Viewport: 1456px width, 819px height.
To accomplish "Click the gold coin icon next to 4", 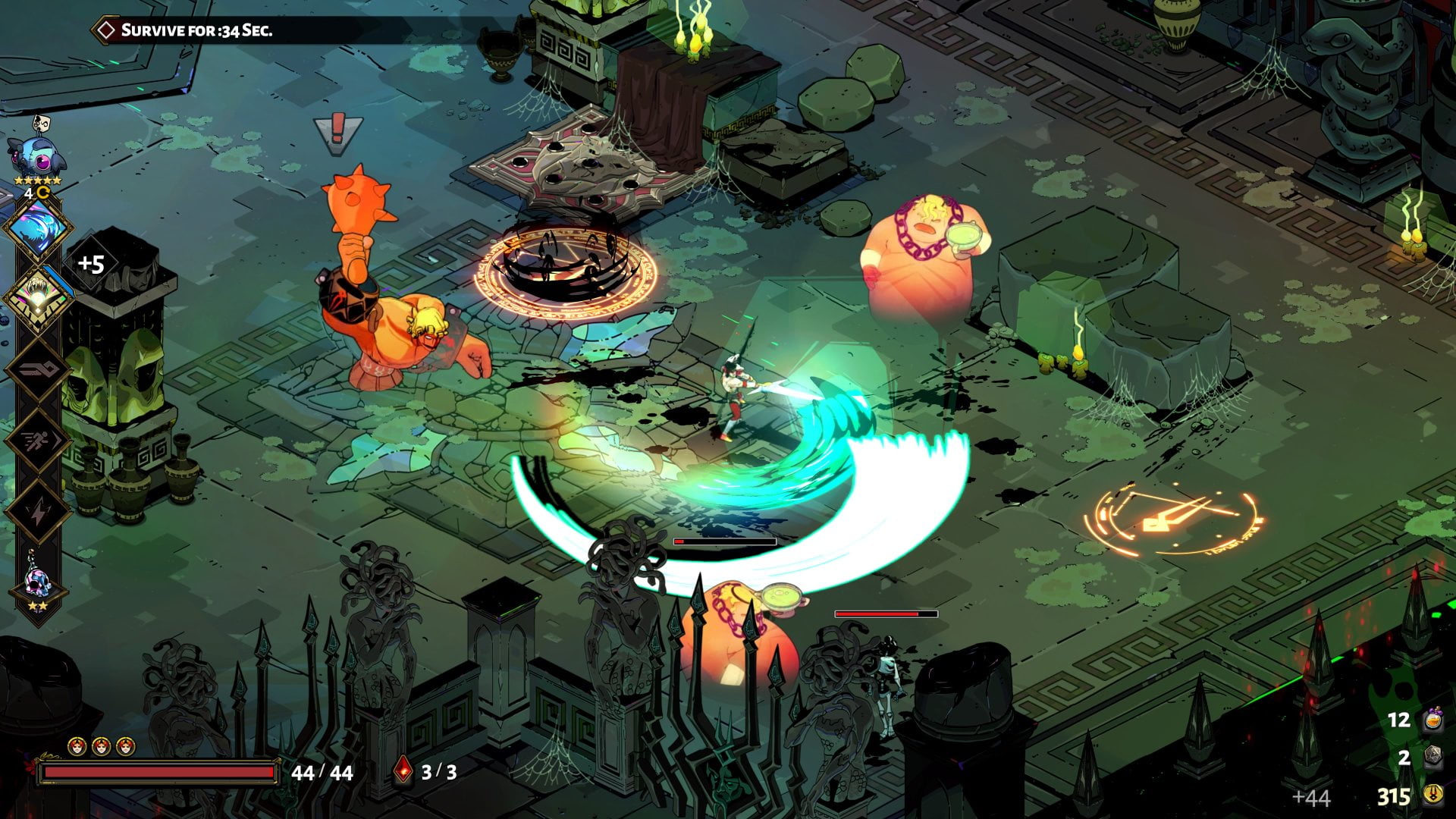I will 42,191.
